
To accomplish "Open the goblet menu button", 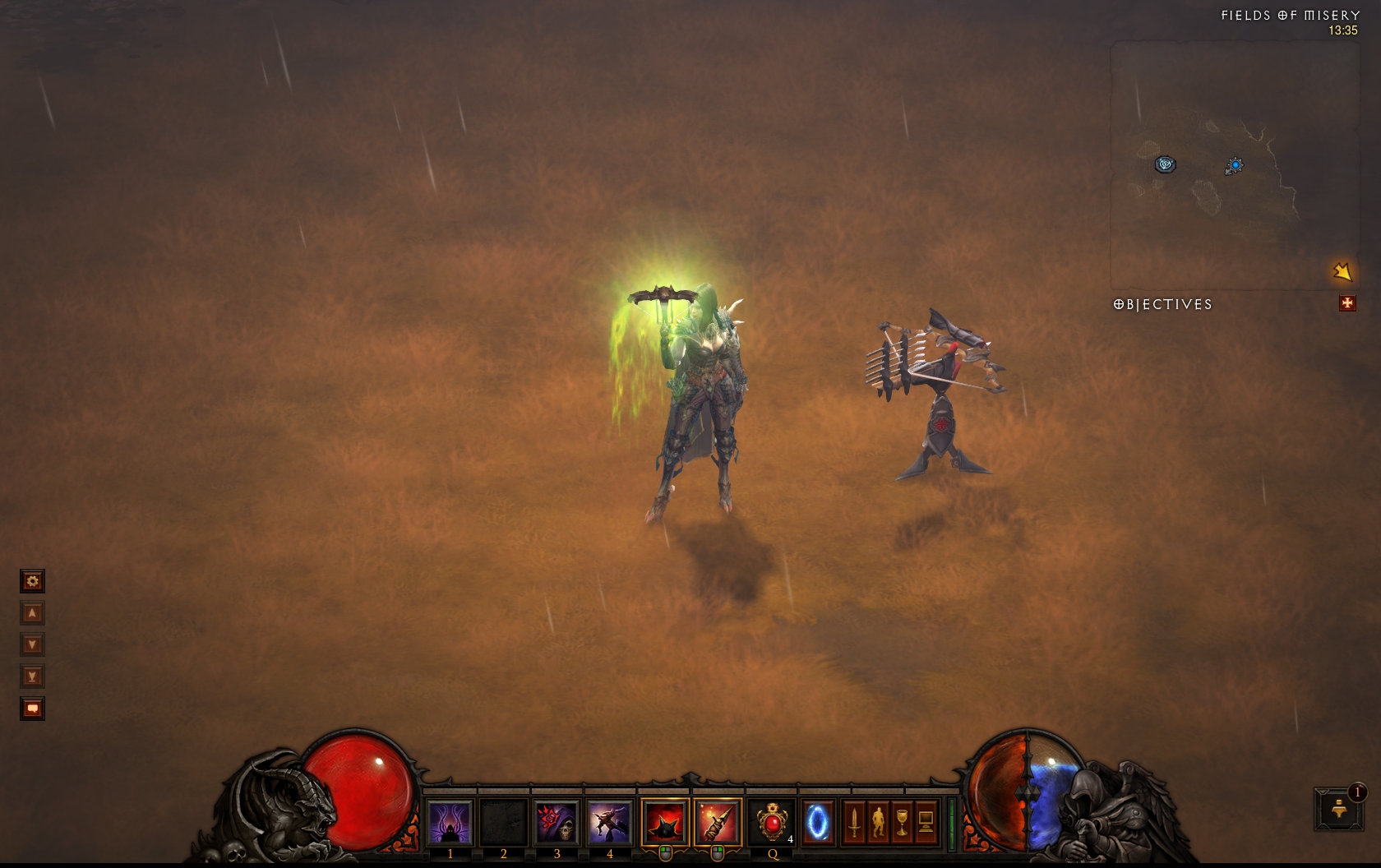I will 902,823.
